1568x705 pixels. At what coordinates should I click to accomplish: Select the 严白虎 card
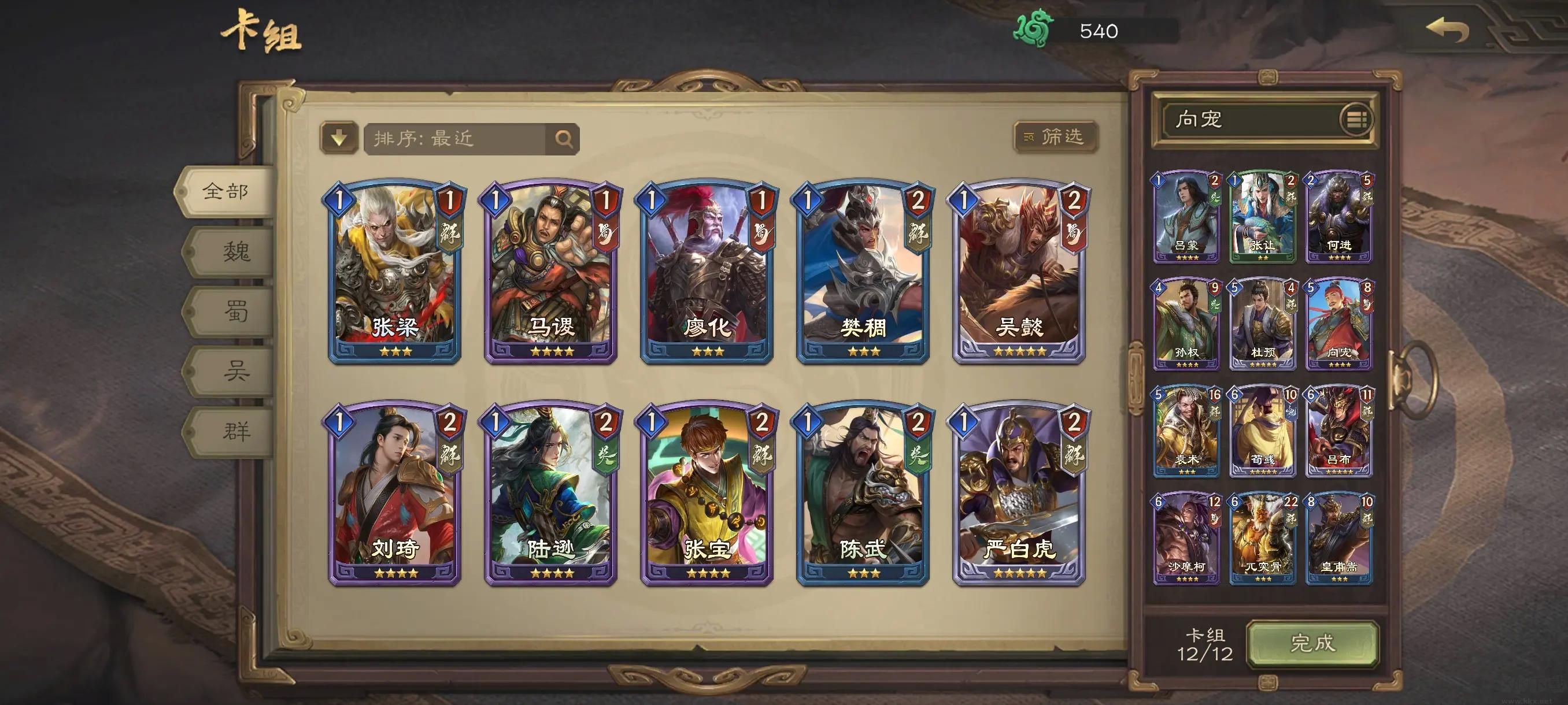coord(1018,493)
